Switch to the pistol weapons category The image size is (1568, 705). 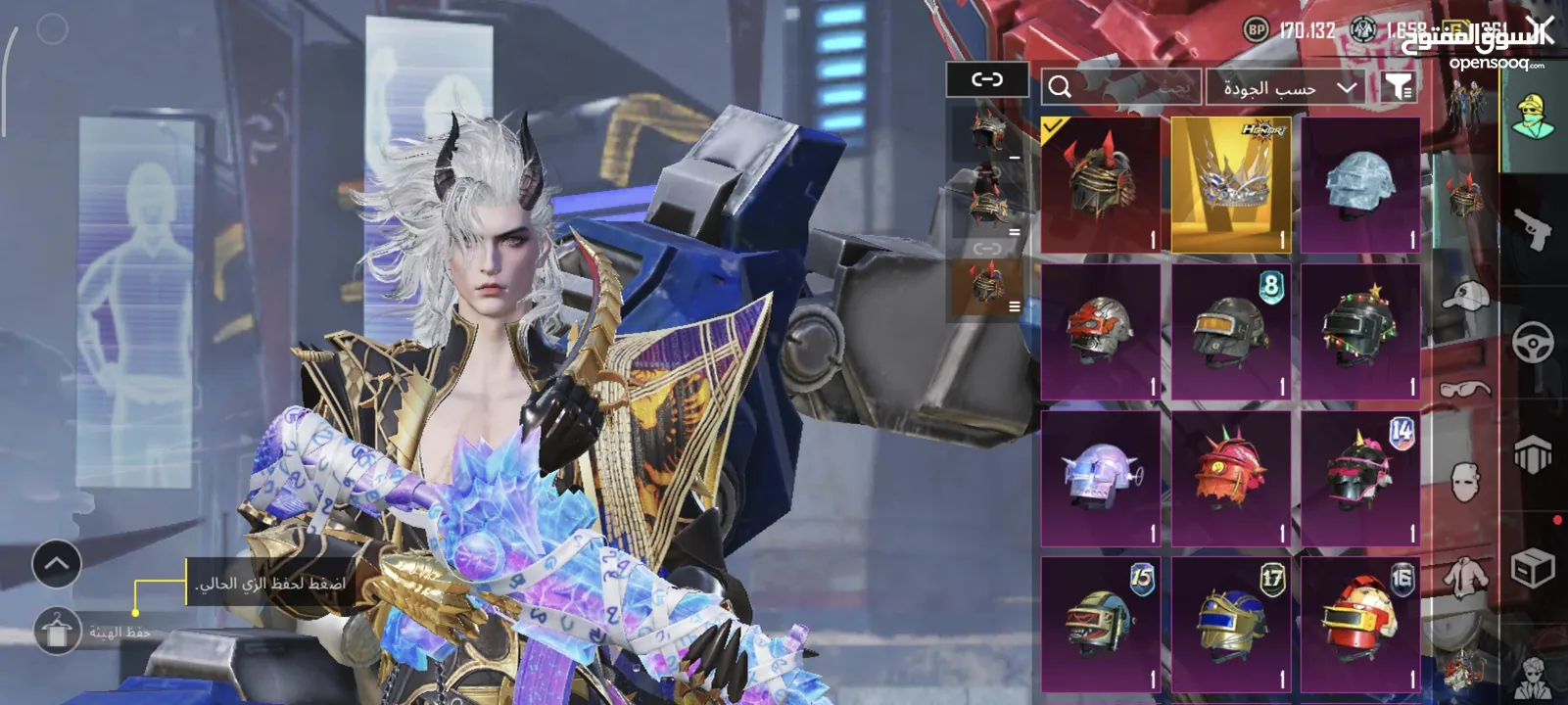pyautogui.click(x=1532, y=230)
